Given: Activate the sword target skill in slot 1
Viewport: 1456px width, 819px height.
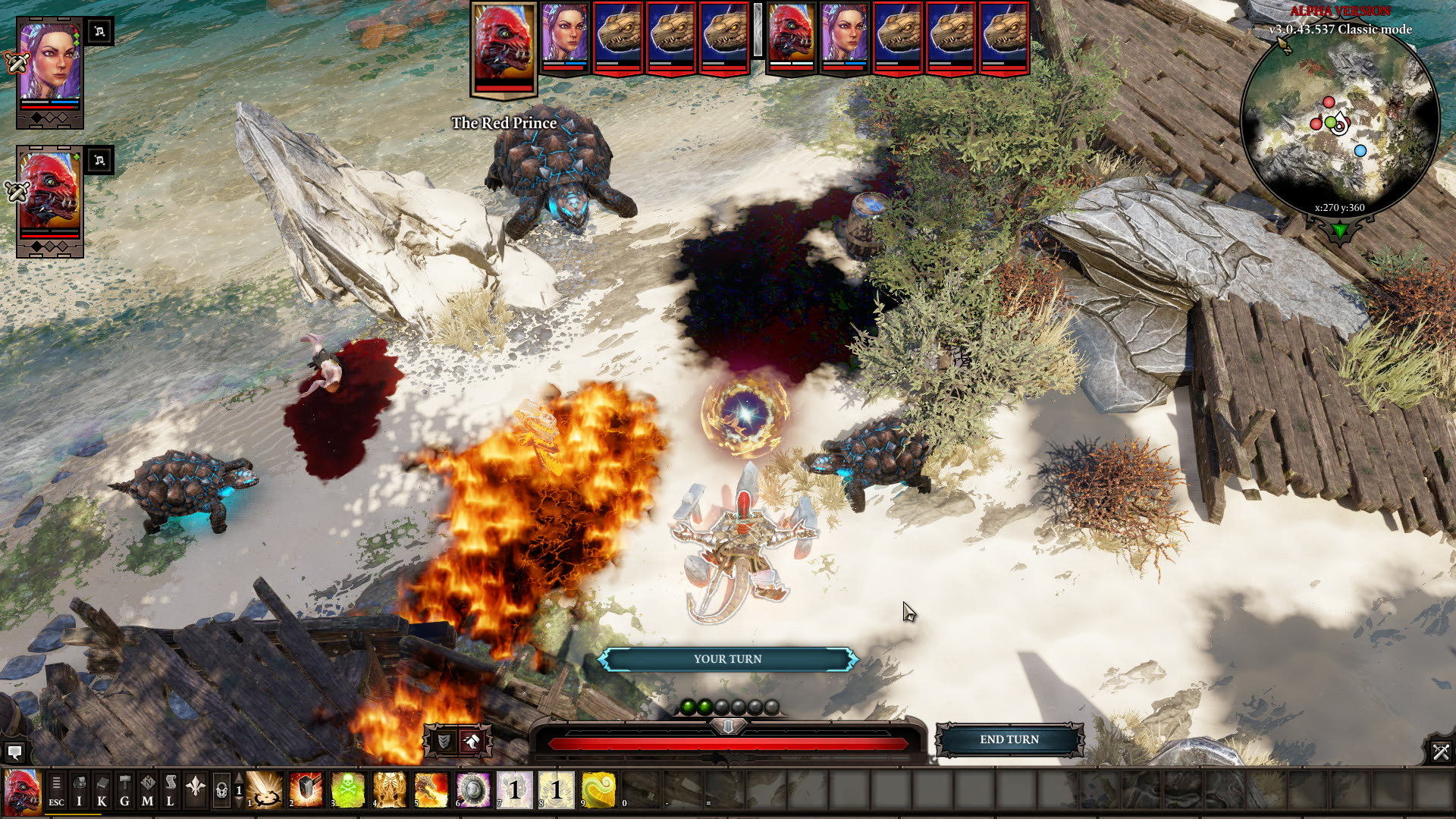Looking at the screenshot, I should [x=265, y=789].
